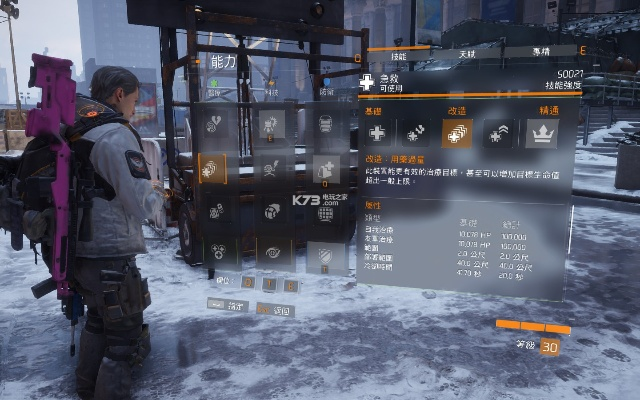Choose the first mod with cross and sparkles
Screen dimensions: 640x400
coord(416,133)
